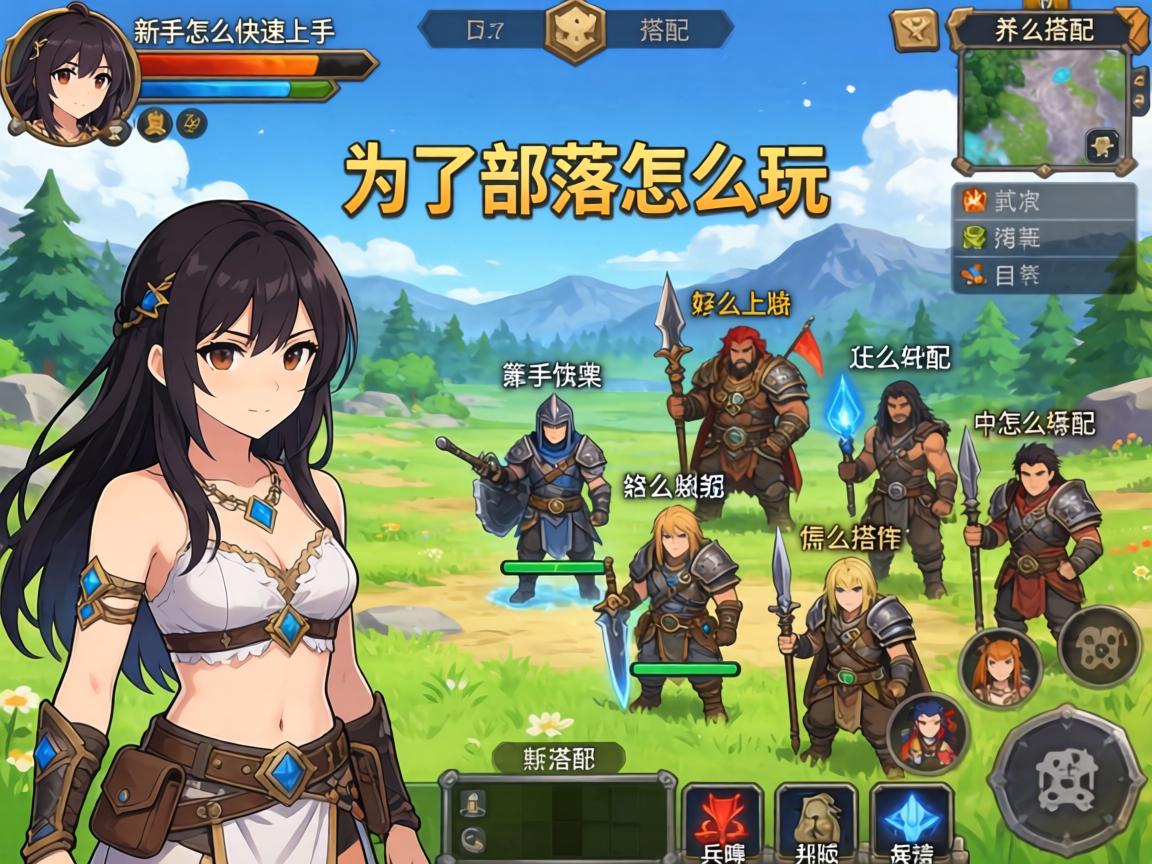Screen dimensions: 1152x864
Task: Open the 搭配 label above the bottom panel
Action: point(559,757)
